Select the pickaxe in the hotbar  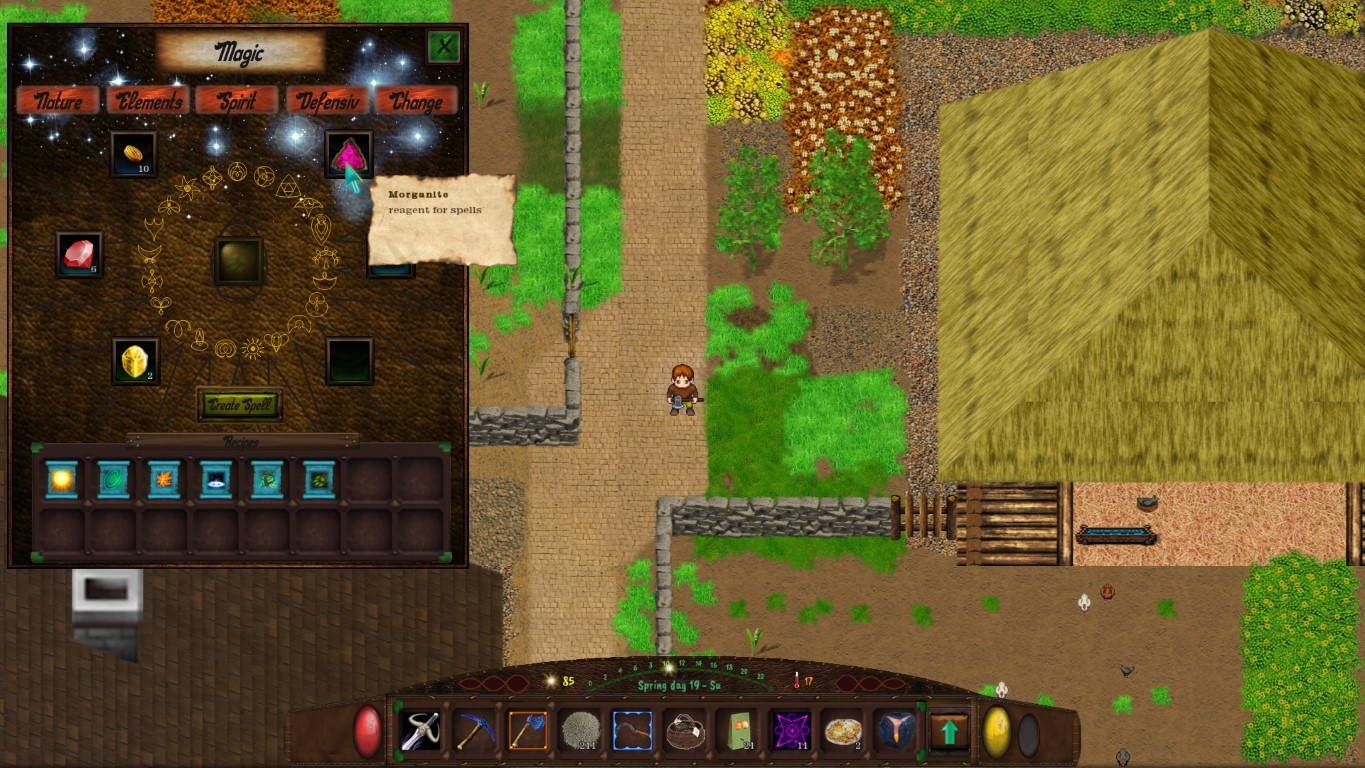(475, 731)
